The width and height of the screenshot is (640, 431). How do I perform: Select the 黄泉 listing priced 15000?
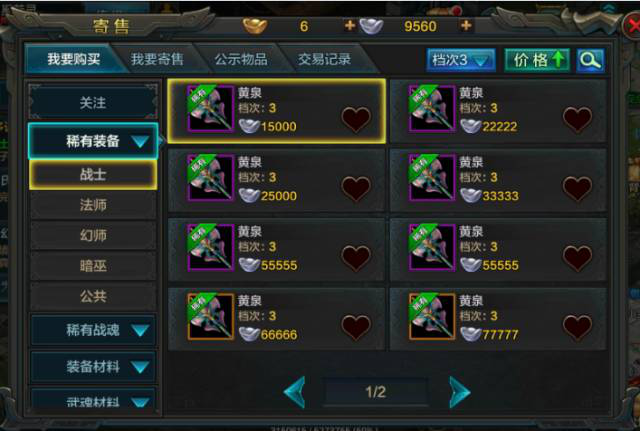coord(277,110)
